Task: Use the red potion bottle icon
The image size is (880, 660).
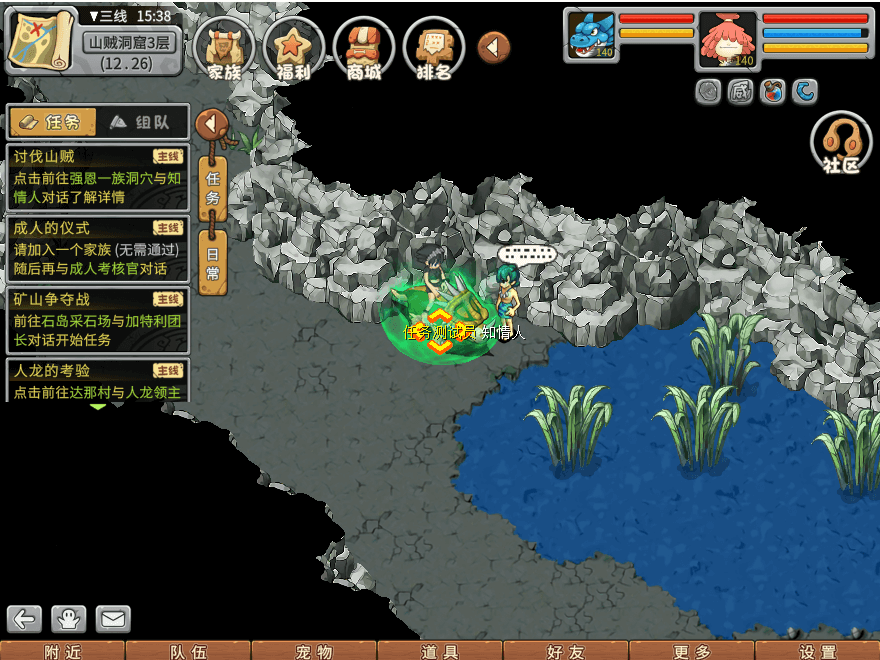Action: point(772,93)
